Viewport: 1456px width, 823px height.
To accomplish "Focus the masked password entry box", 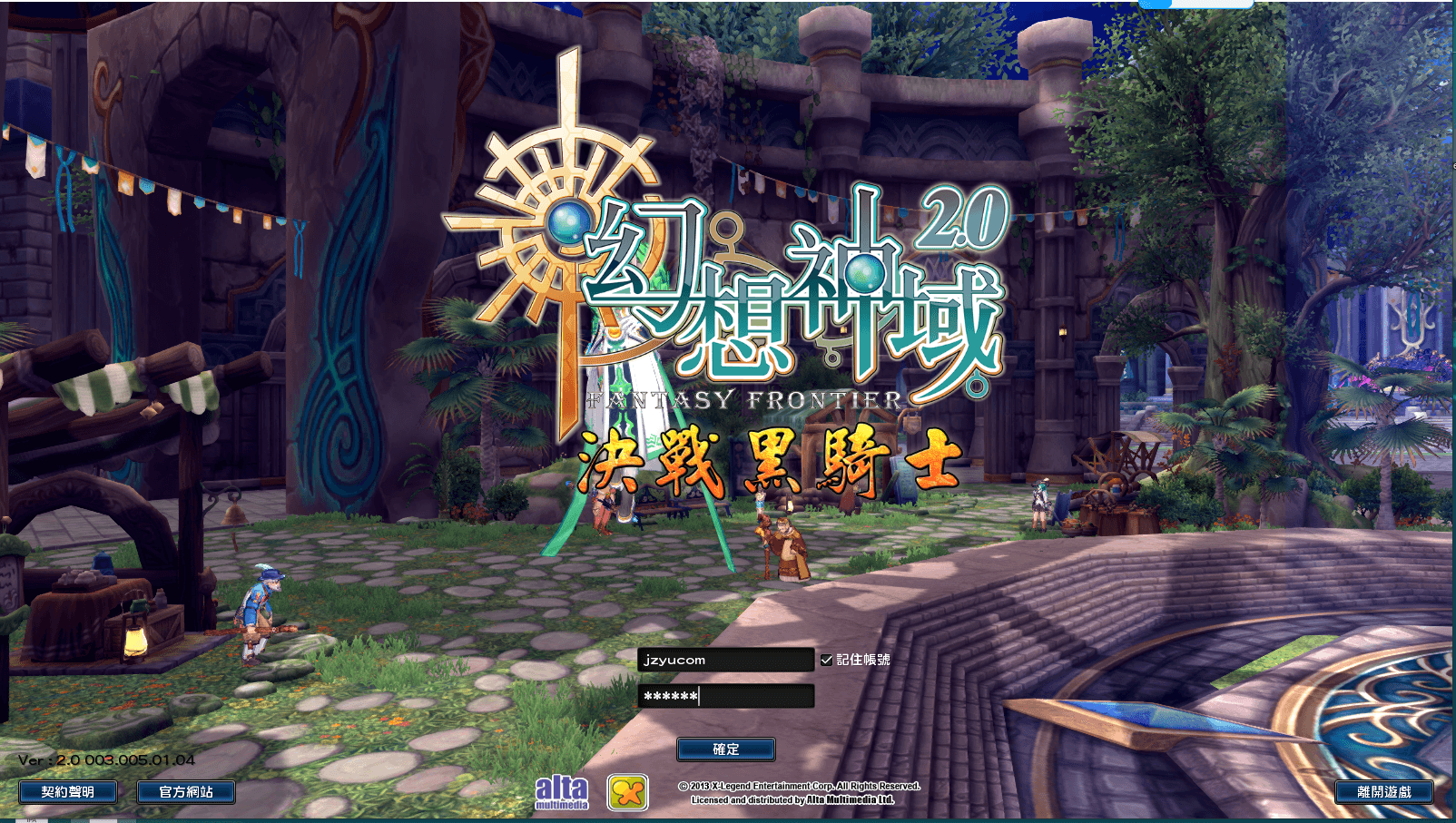I will click(726, 695).
